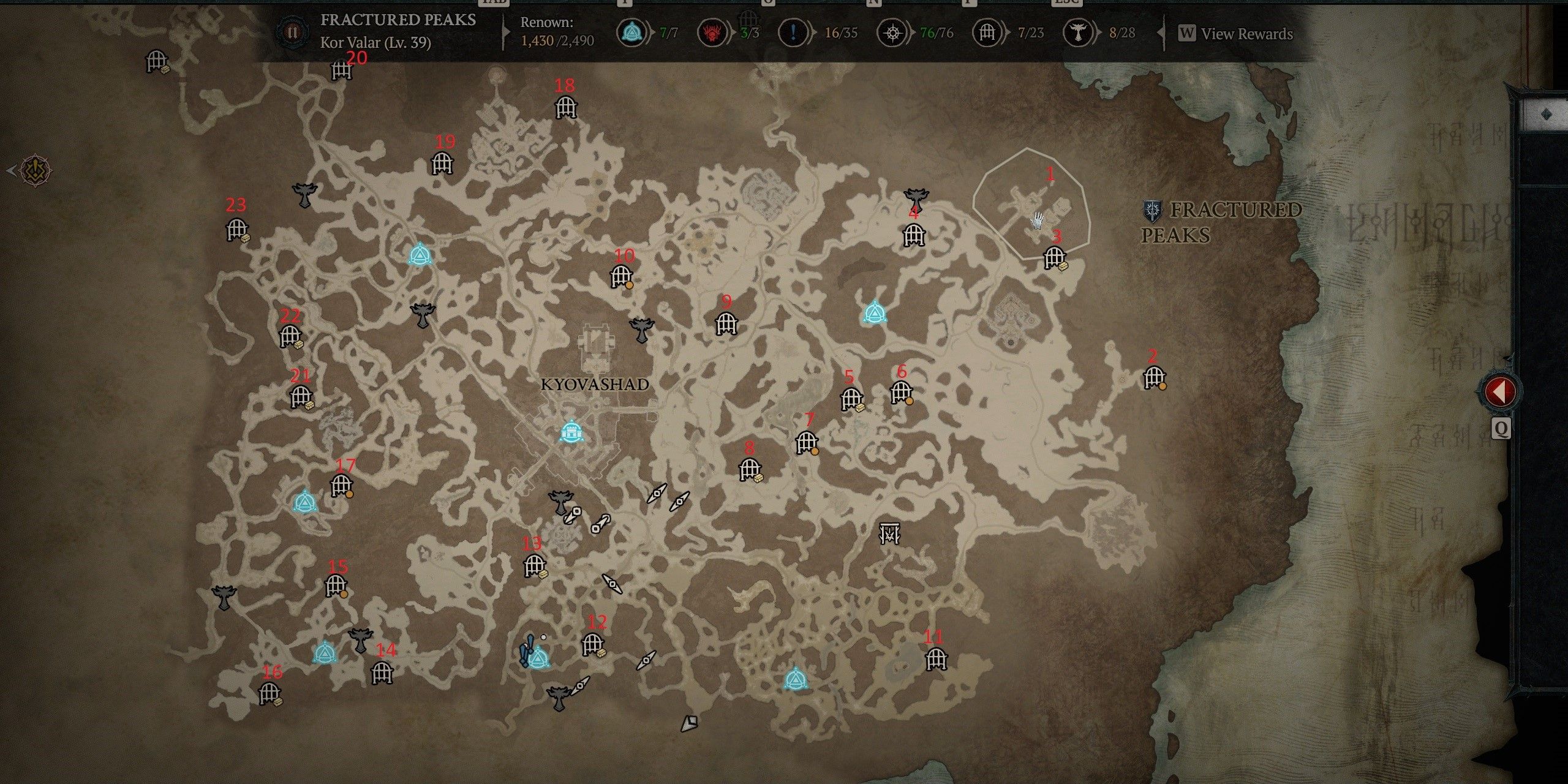Click the TAB key hint at top of map
Image resolution: width=1568 pixels, height=784 pixels.
coord(493,4)
